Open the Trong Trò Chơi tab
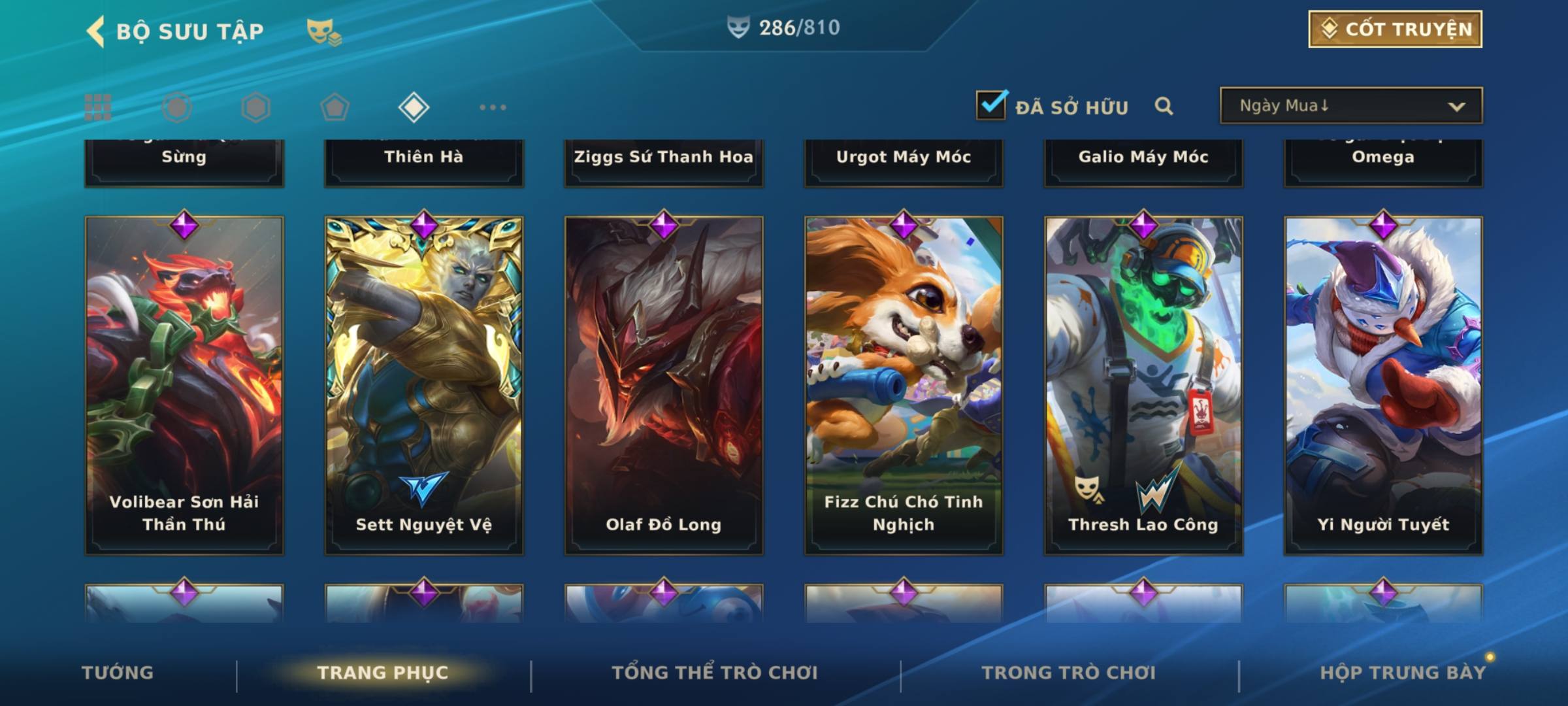The height and width of the screenshot is (706, 1568). click(1069, 673)
